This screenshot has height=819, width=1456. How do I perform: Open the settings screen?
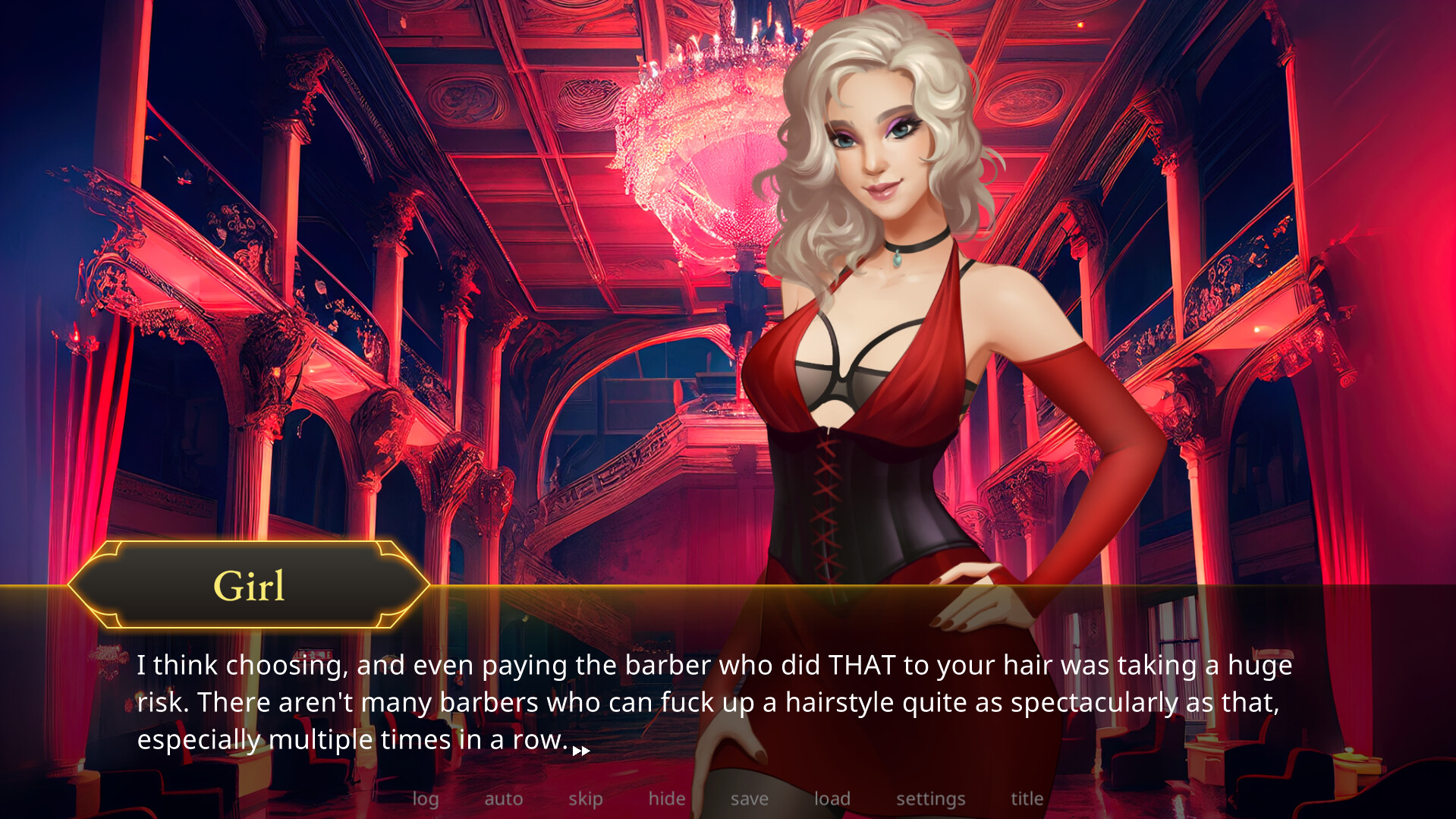coord(931,799)
